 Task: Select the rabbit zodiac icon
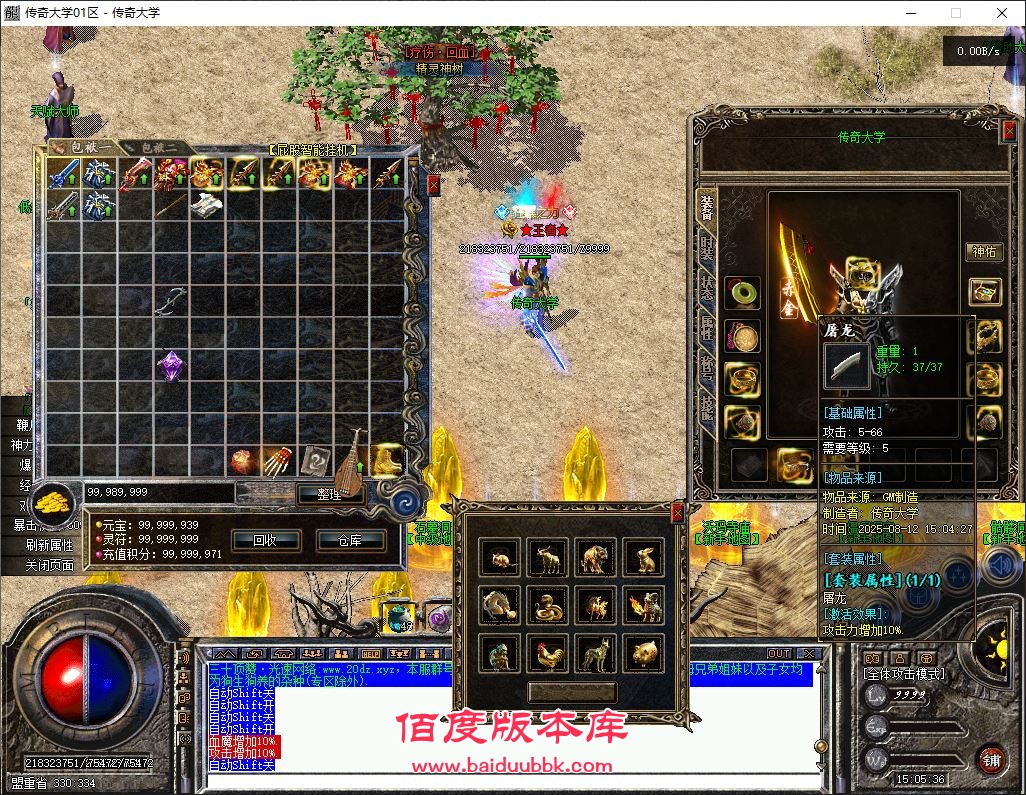click(x=645, y=557)
